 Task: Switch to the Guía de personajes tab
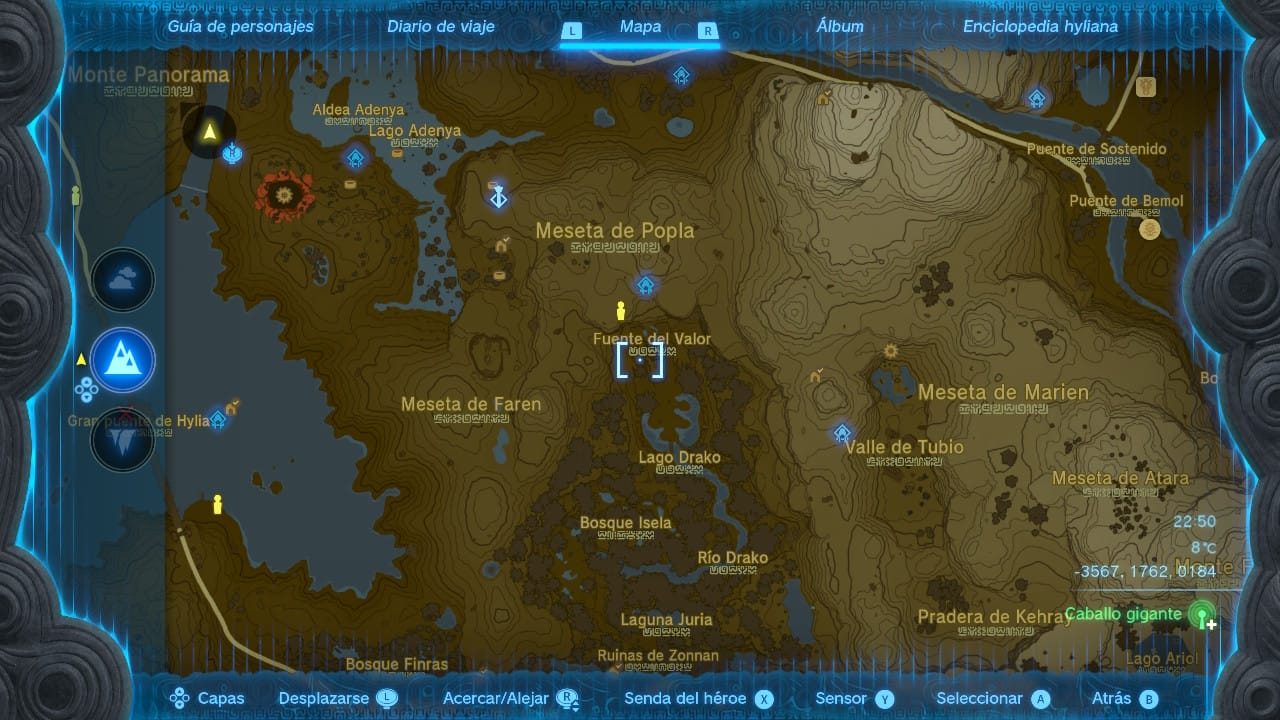tap(240, 27)
